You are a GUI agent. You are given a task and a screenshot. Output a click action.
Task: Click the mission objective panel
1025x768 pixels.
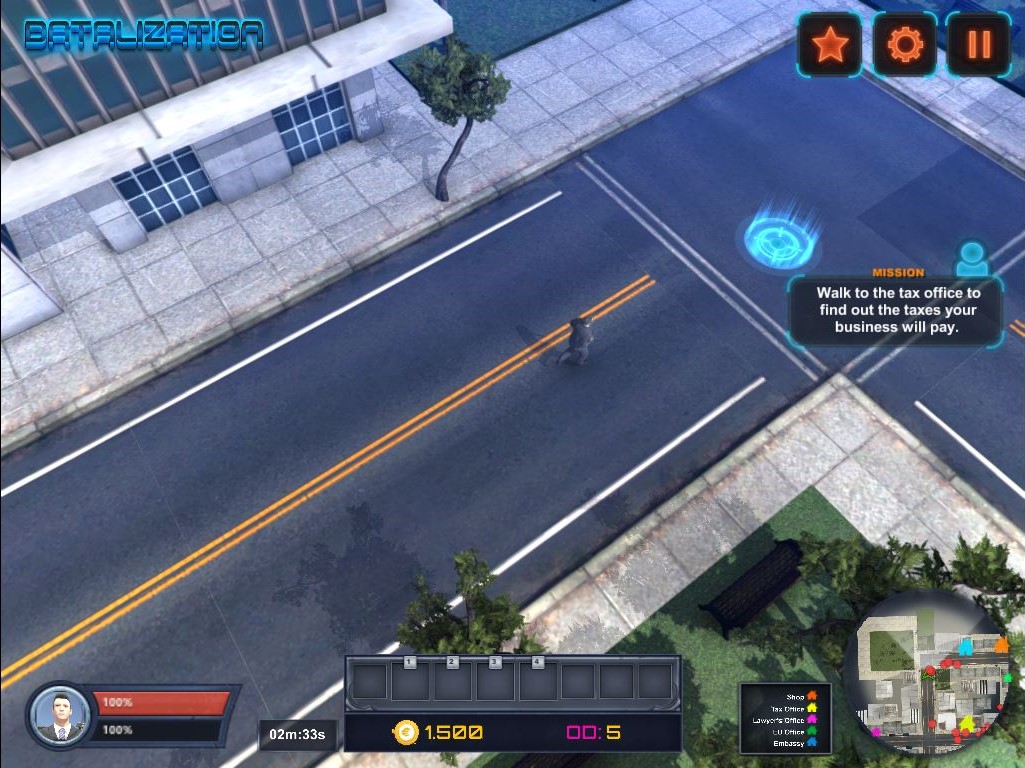point(895,310)
